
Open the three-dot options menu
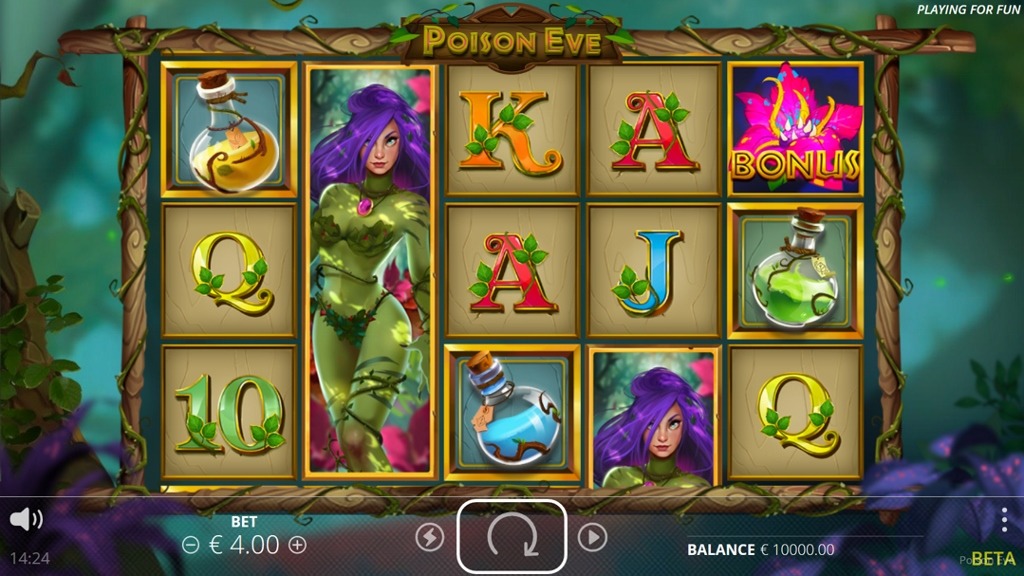coord(1004,520)
